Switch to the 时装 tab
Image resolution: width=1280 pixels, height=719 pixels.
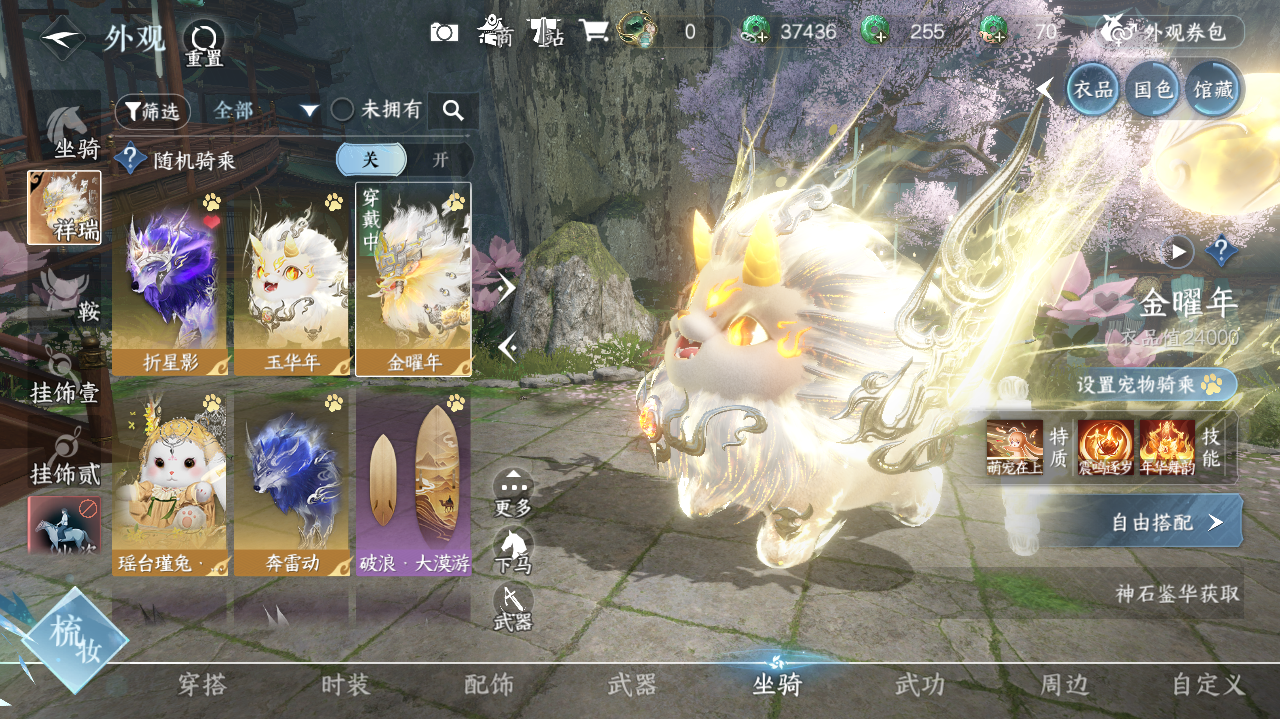[346, 685]
